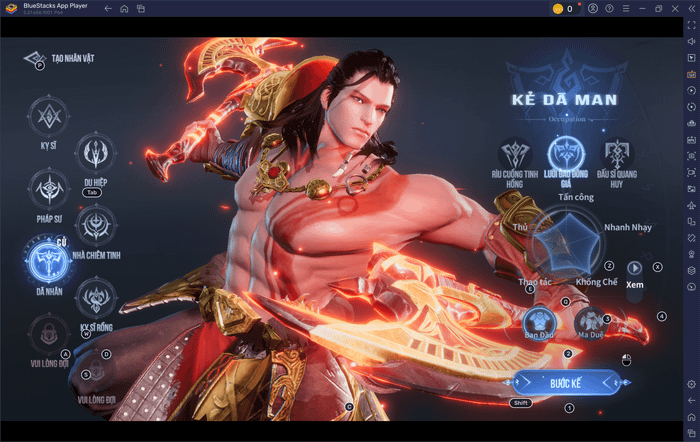
Task: Choose the Du Hiệp class
Action: (x=96, y=153)
